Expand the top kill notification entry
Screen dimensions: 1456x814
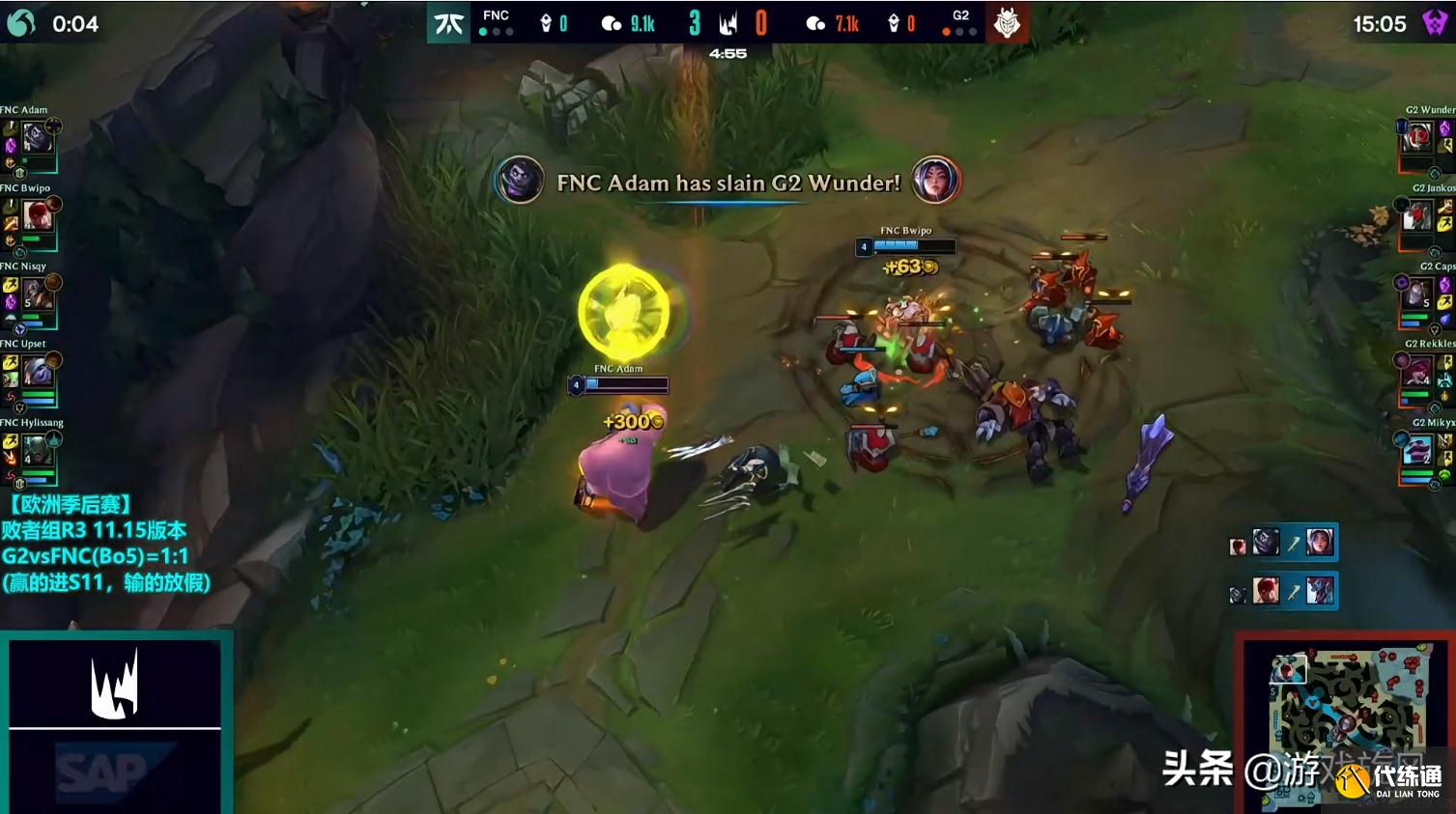pos(1283,543)
